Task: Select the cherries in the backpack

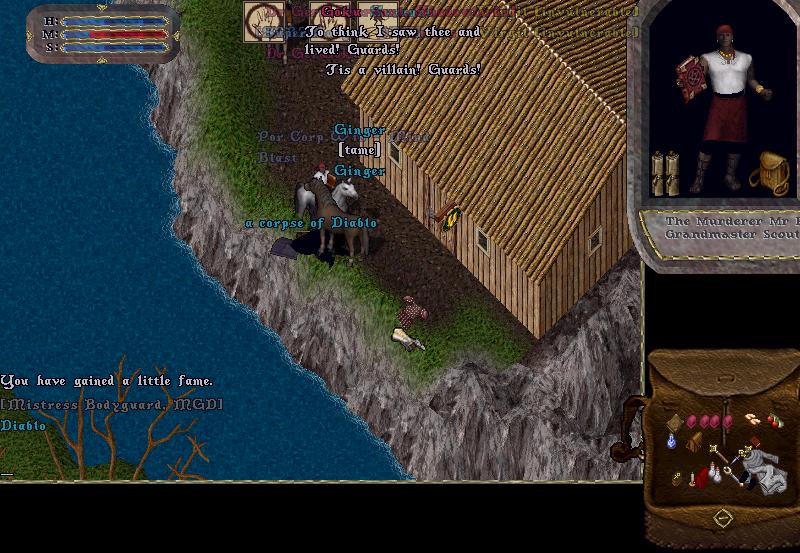Action: (775, 420)
